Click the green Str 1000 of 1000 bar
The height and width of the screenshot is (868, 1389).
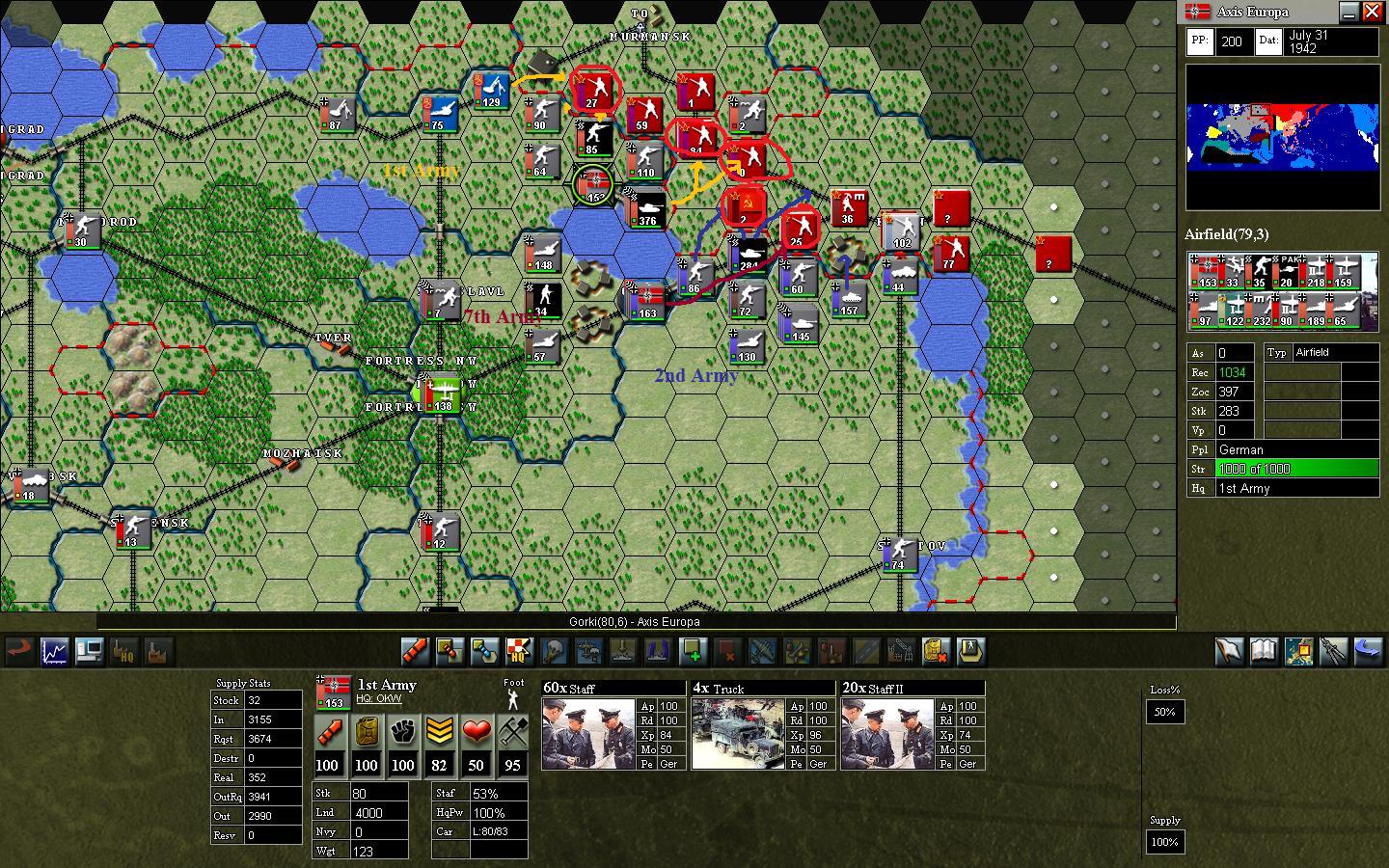[x=1297, y=469]
